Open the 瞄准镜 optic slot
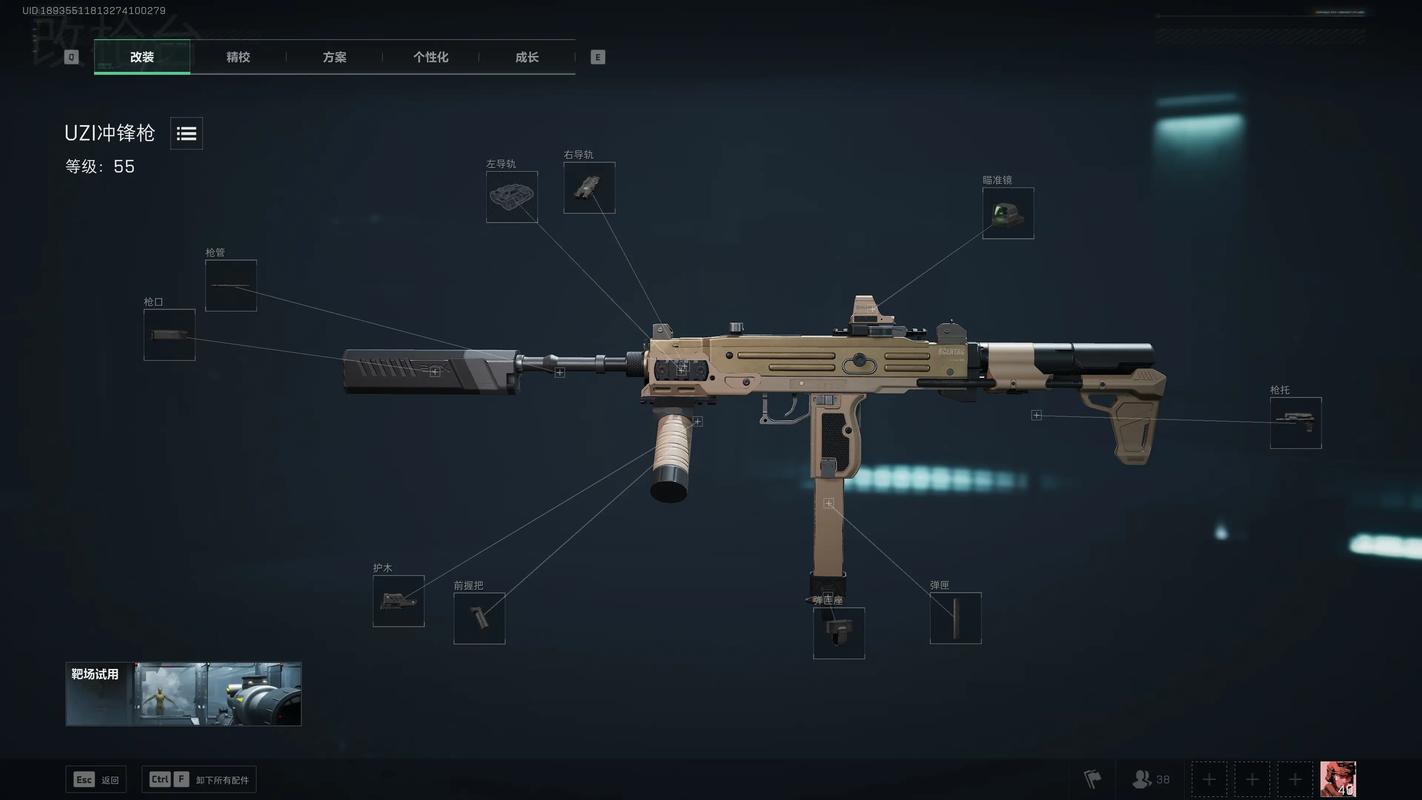Image resolution: width=1422 pixels, height=800 pixels. tap(1008, 213)
